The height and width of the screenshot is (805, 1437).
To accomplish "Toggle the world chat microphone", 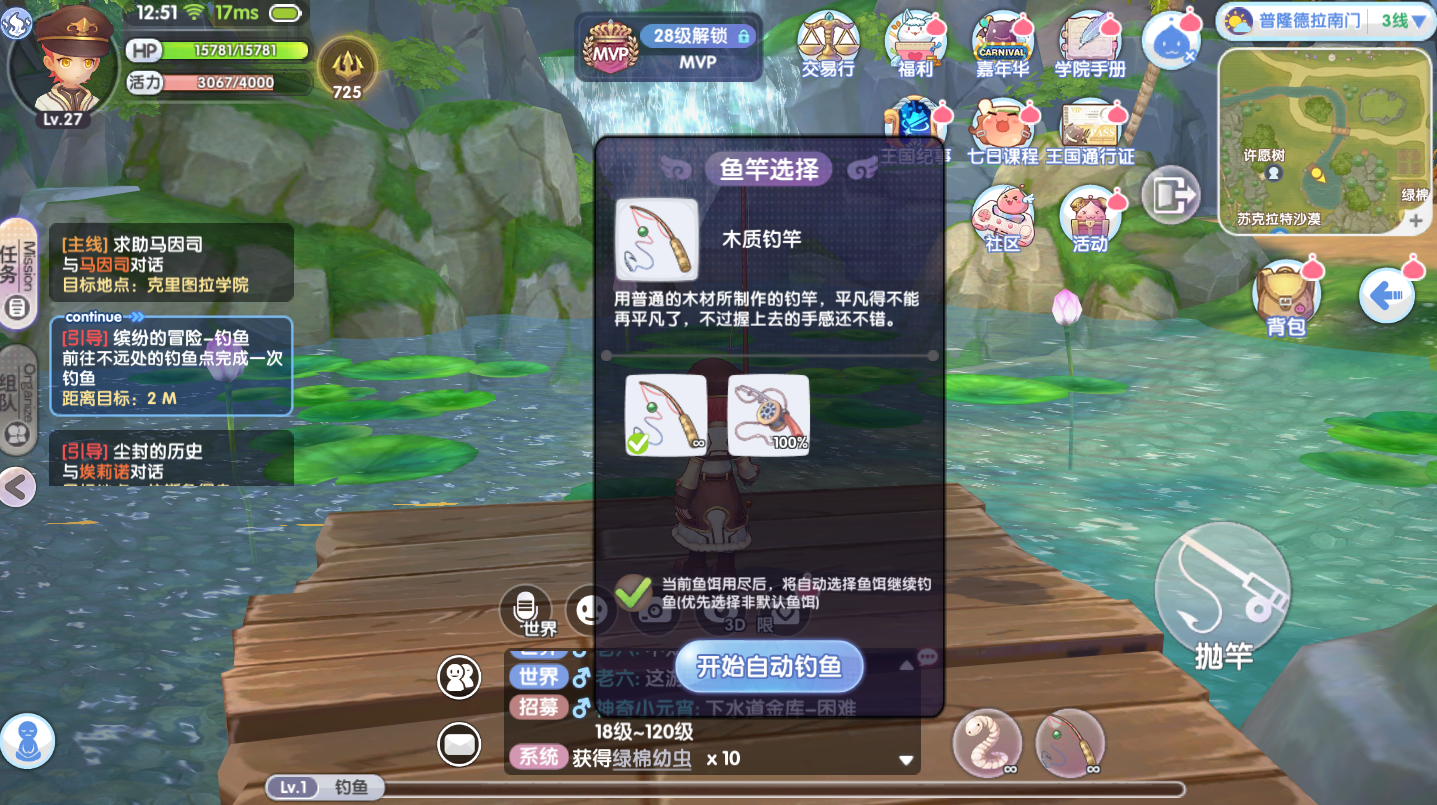I will (526, 606).
